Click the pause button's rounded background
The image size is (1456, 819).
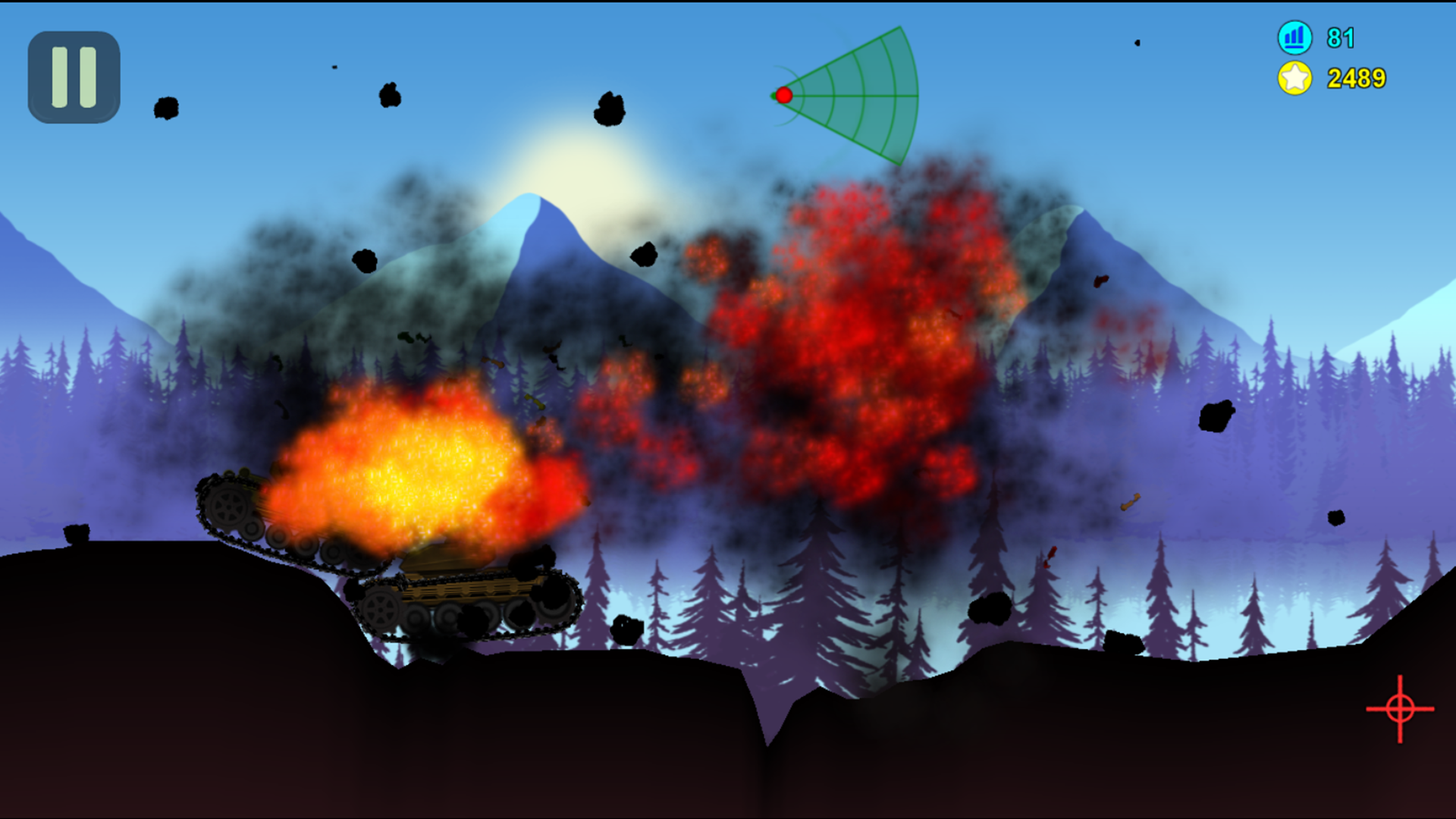click(74, 78)
